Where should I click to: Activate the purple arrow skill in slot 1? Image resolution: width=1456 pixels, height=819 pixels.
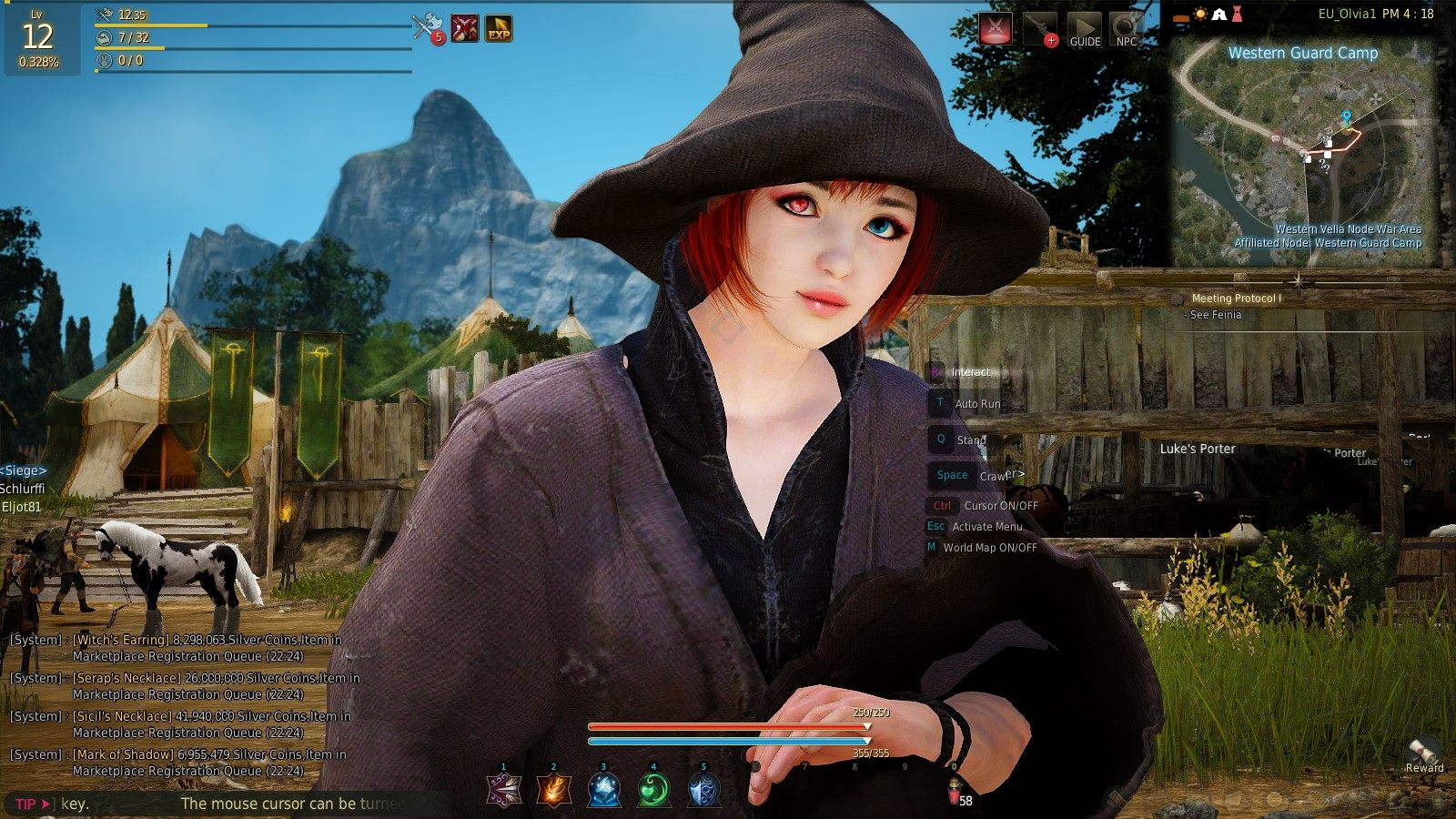[503, 789]
